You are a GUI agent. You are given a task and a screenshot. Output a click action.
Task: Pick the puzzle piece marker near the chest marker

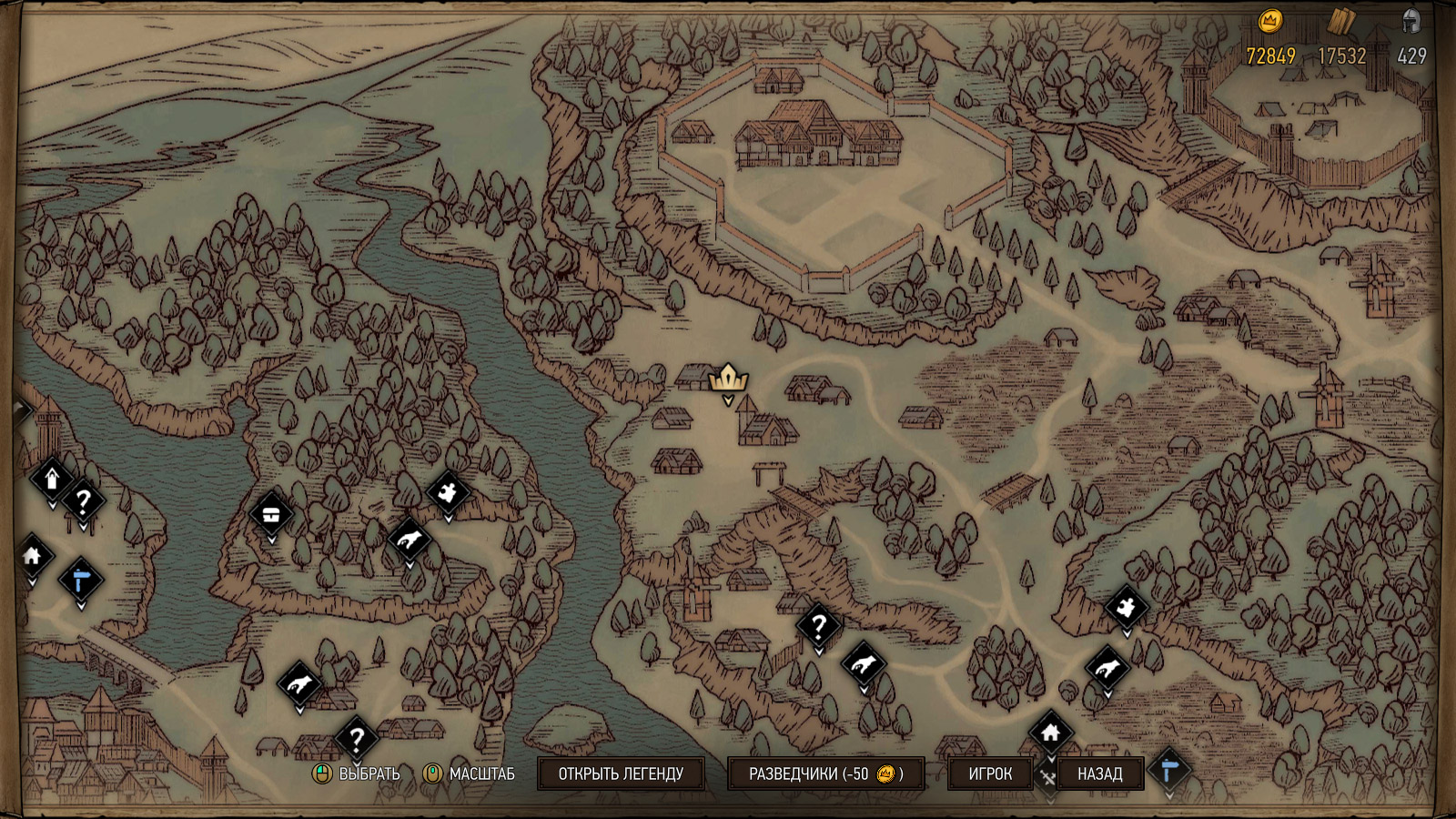[x=448, y=492]
